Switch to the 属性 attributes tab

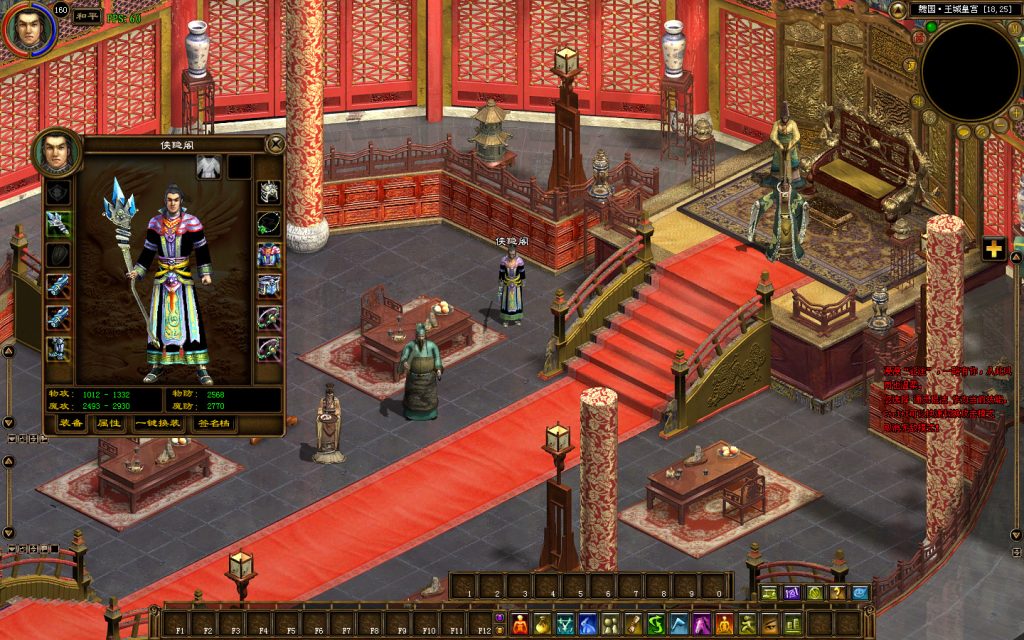point(108,423)
